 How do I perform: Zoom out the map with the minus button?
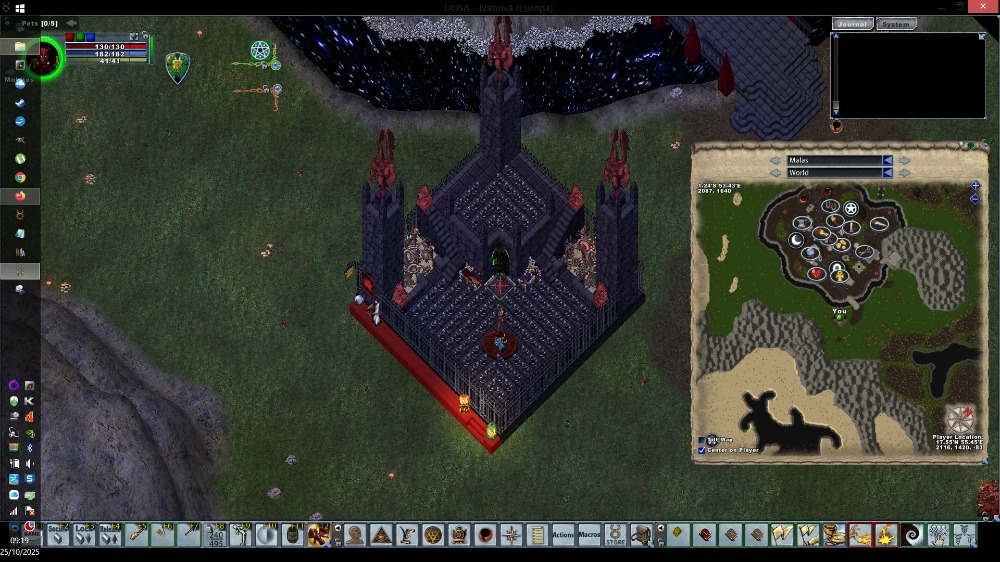(x=975, y=198)
